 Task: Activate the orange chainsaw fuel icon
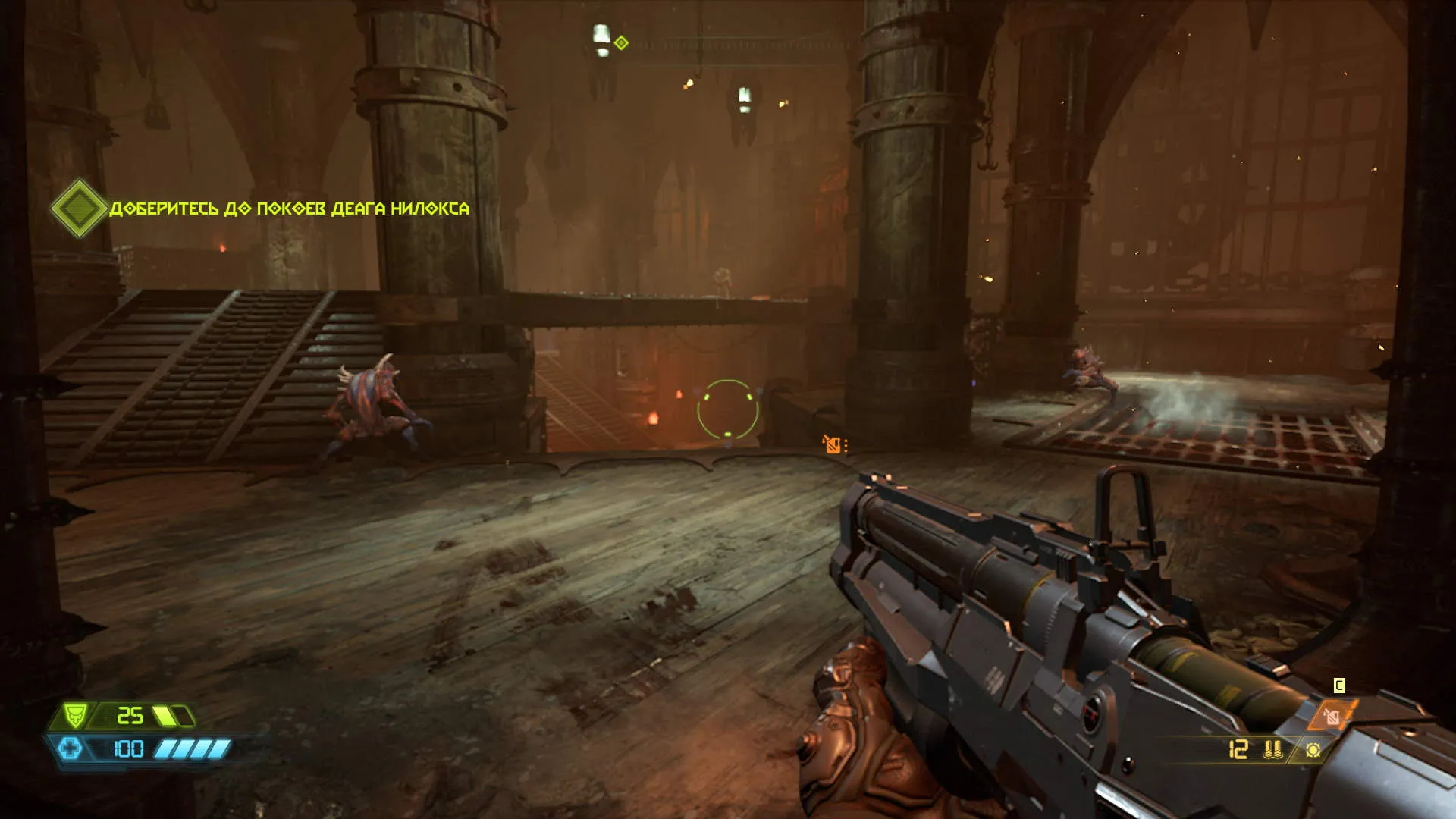[x=1331, y=716]
